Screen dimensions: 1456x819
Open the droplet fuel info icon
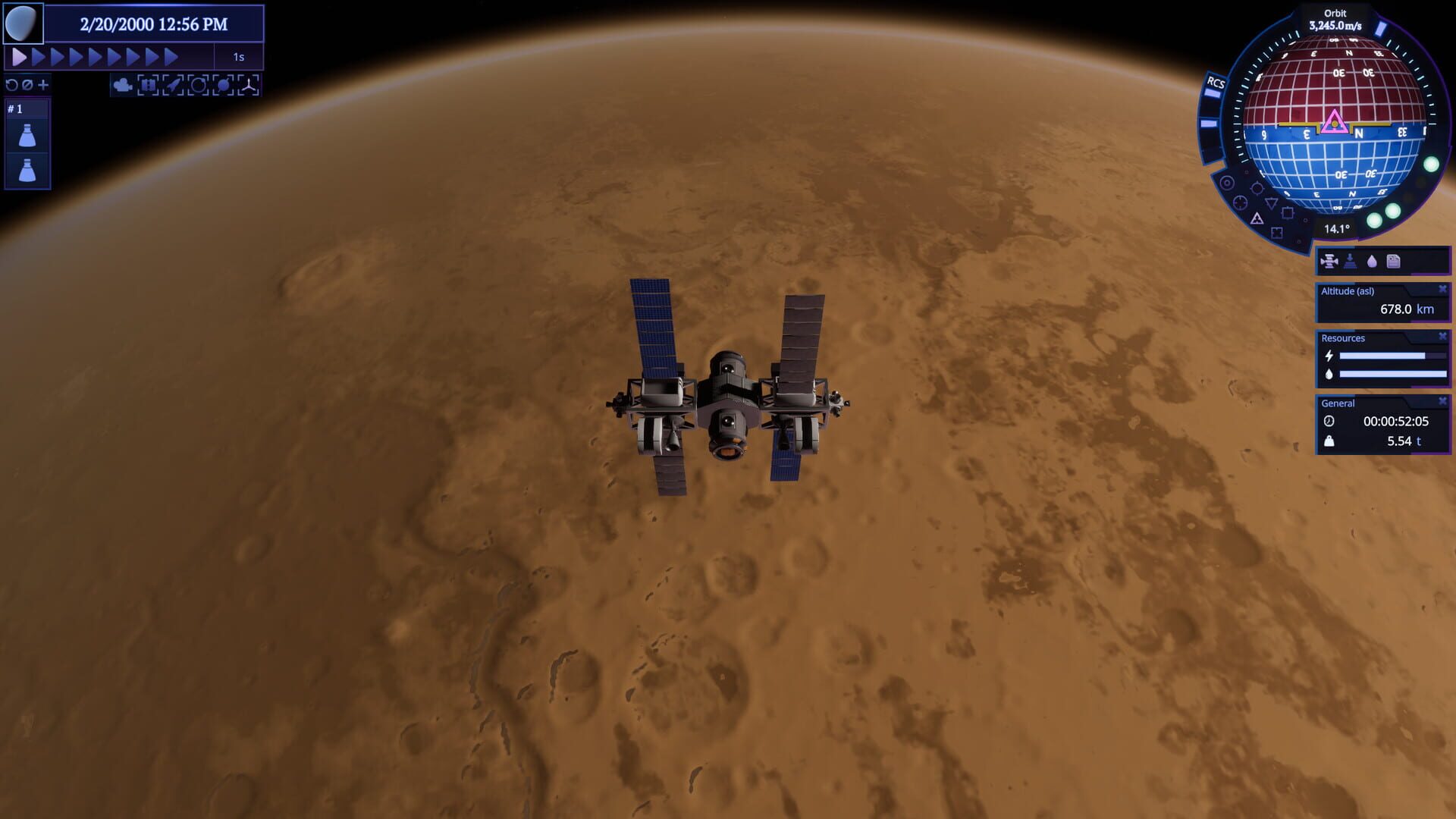click(1372, 262)
